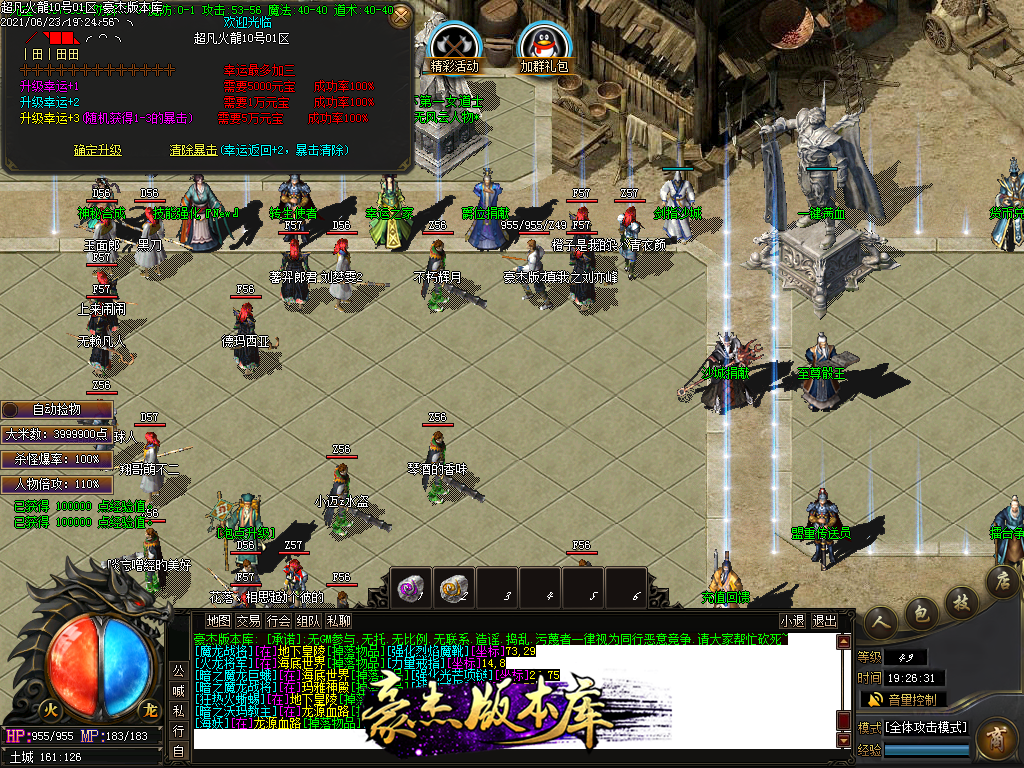Open the 行会 guild tab
Viewport: 1024px width, 768px height.
tap(279, 620)
